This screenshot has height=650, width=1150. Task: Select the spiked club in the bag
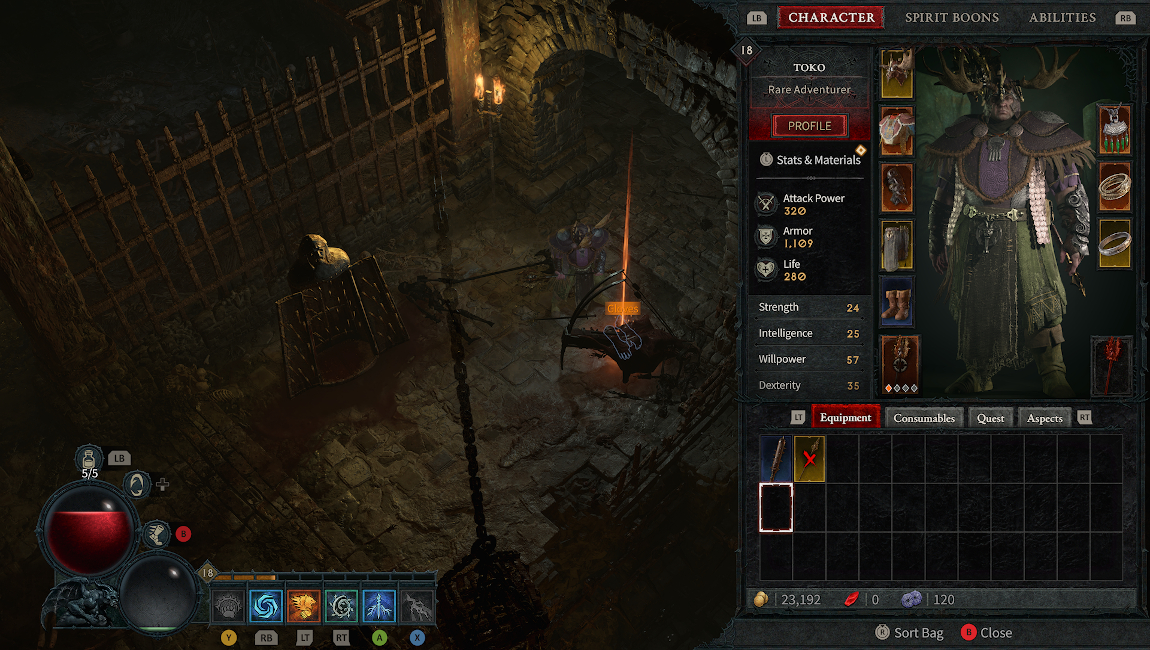[776, 459]
